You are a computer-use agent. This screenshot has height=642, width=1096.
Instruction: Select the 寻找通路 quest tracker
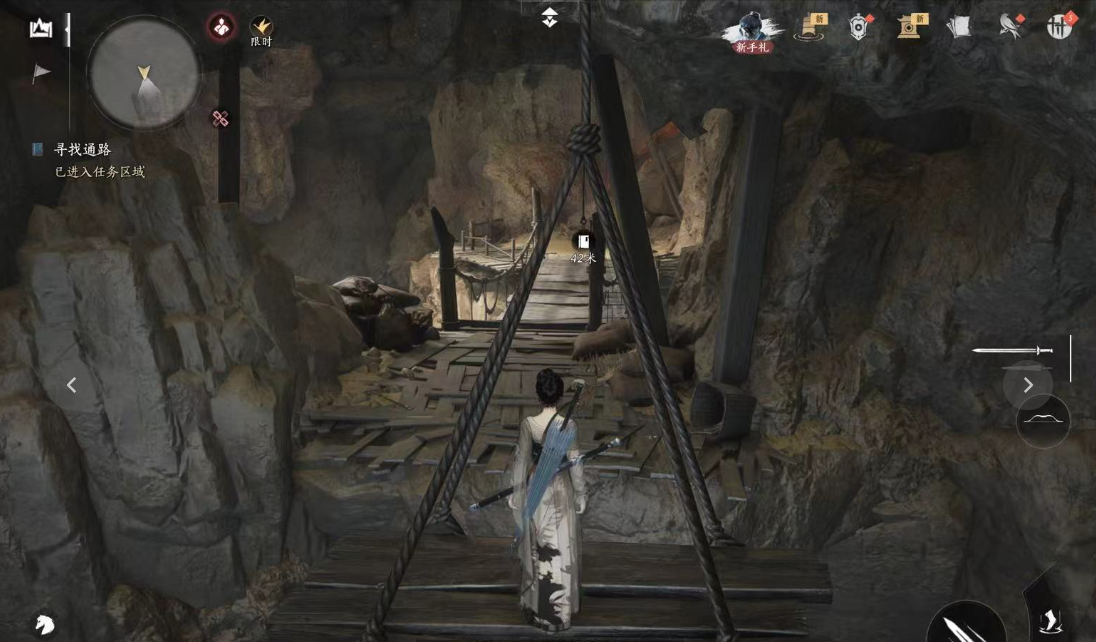pos(82,150)
